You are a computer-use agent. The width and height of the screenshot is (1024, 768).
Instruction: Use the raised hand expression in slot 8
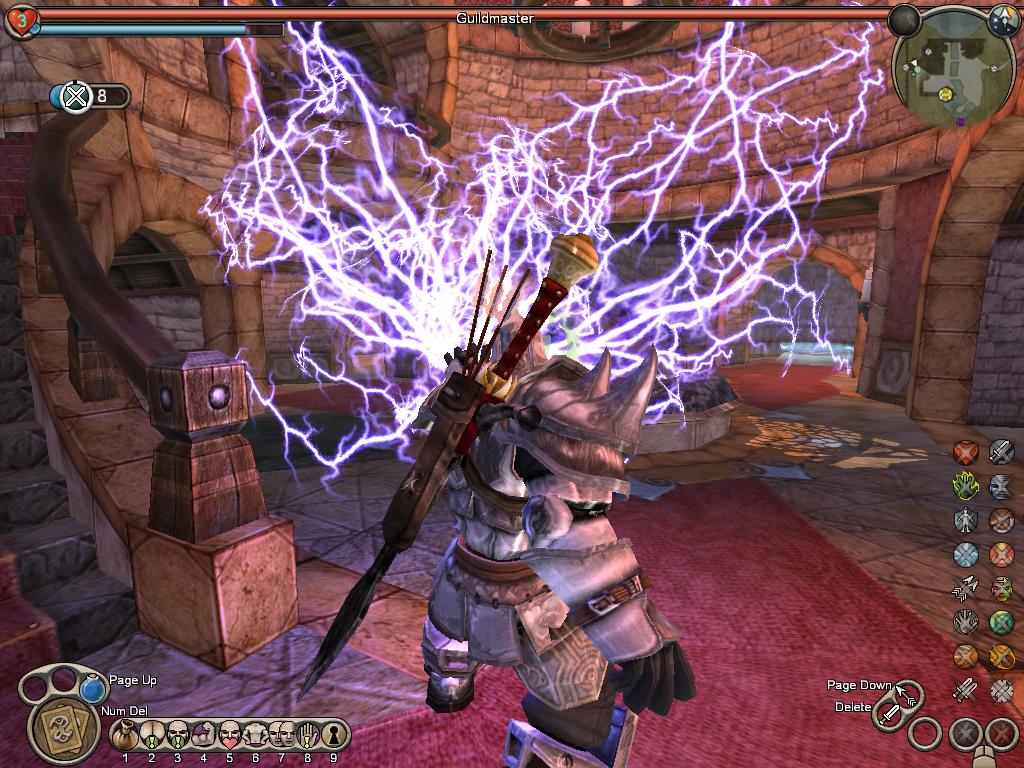[x=307, y=735]
